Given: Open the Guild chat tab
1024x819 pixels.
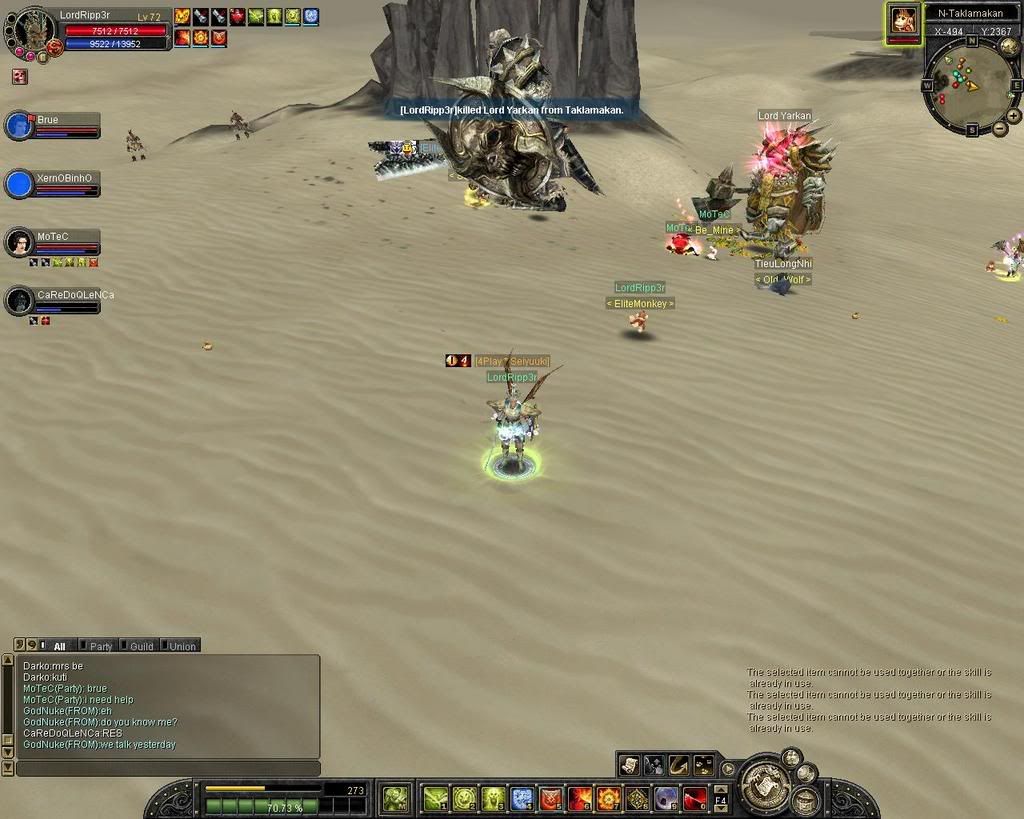Looking at the screenshot, I should [x=139, y=646].
